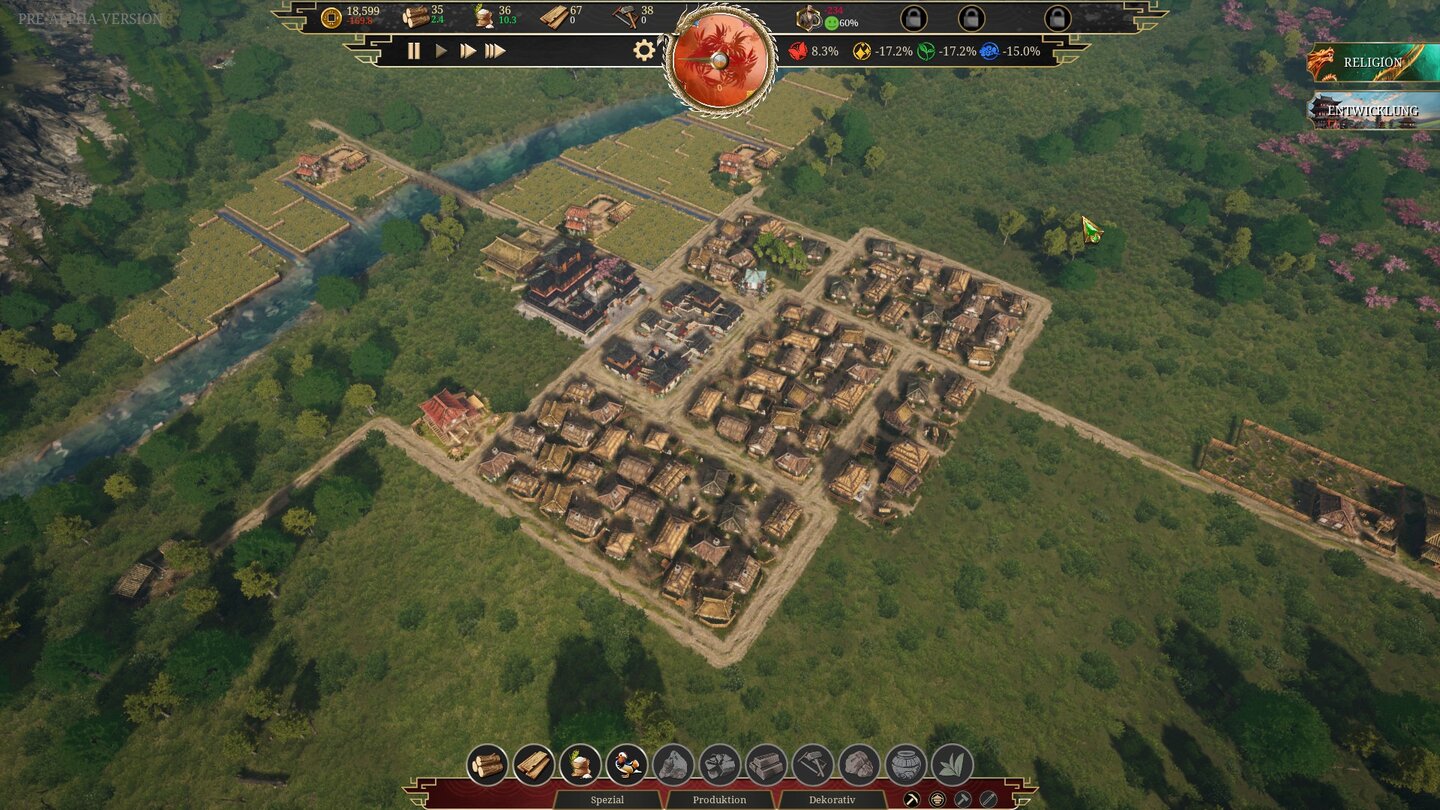Expand the Religion panel
The height and width of the screenshot is (810, 1440).
pos(1375,62)
